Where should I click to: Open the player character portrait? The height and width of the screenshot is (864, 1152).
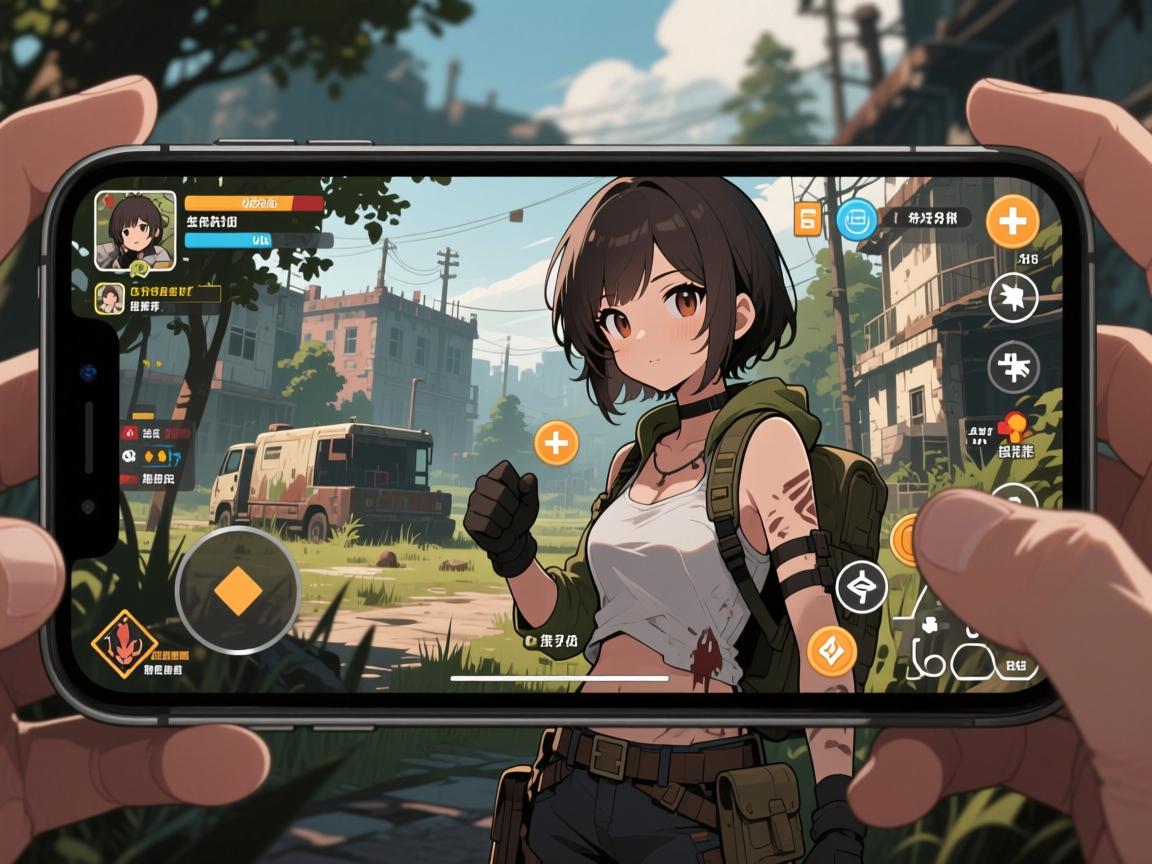click(x=135, y=230)
